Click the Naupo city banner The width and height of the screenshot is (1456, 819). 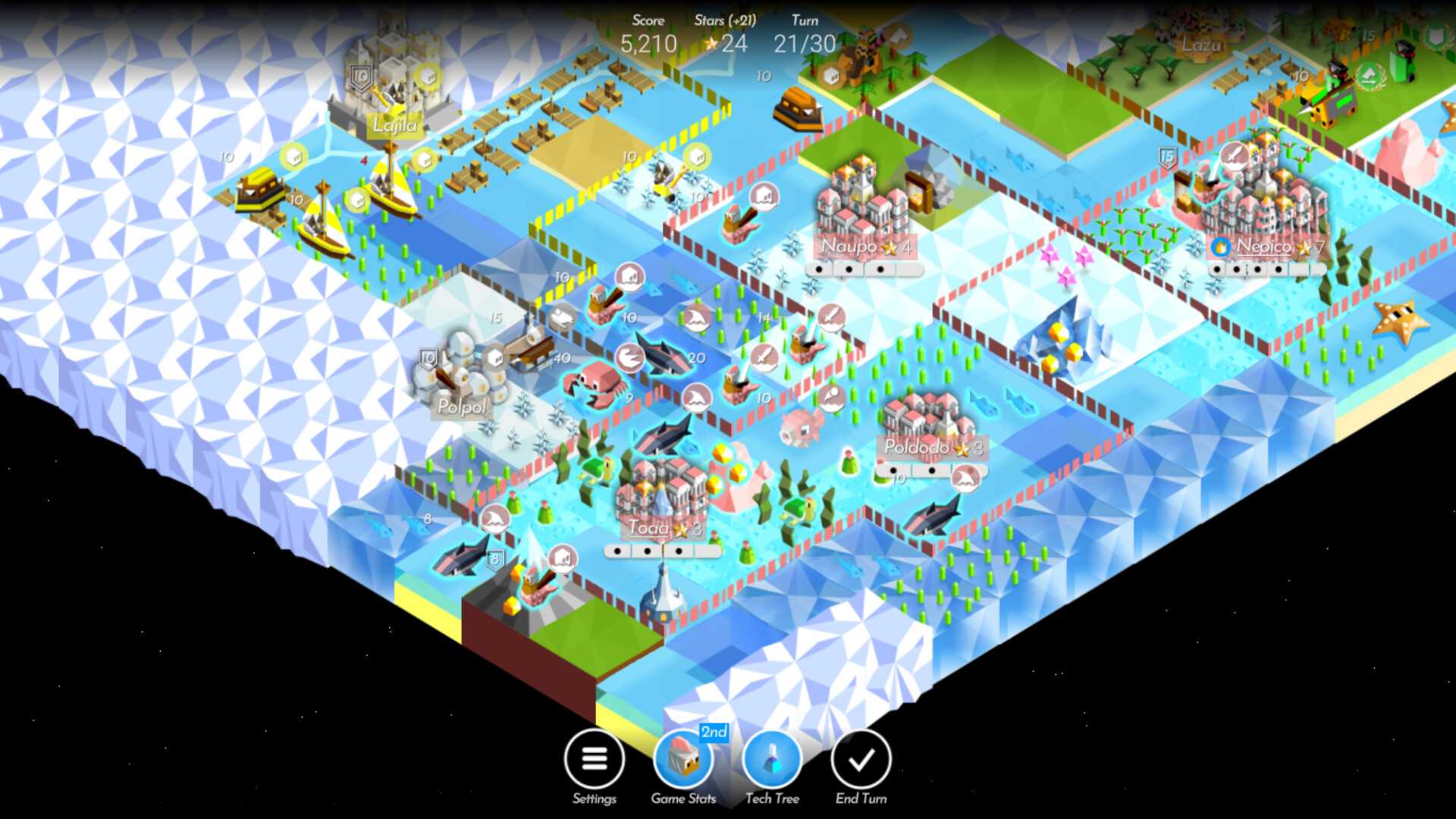(x=864, y=246)
